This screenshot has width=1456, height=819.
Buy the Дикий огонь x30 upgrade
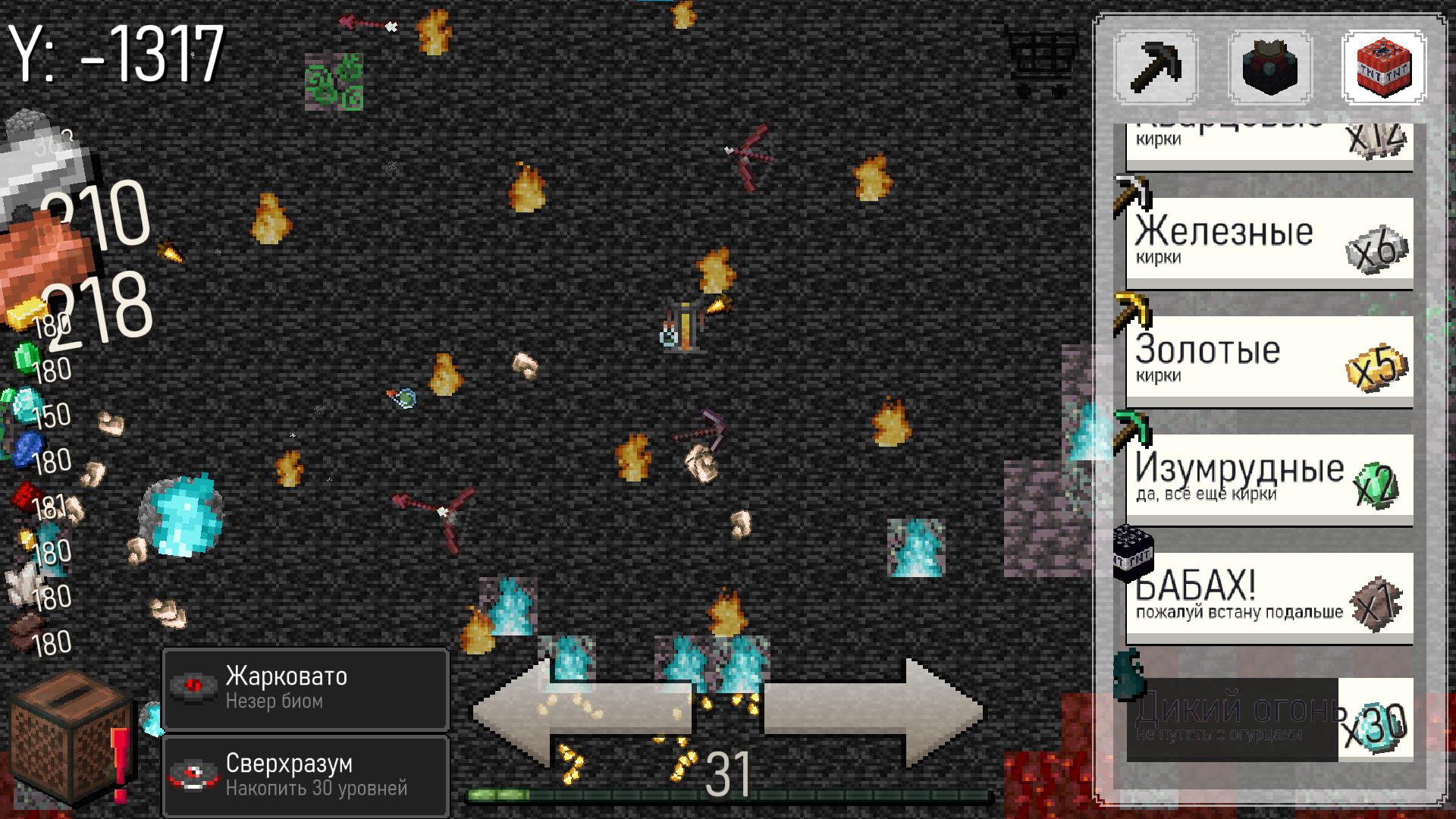click(1268, 717)
